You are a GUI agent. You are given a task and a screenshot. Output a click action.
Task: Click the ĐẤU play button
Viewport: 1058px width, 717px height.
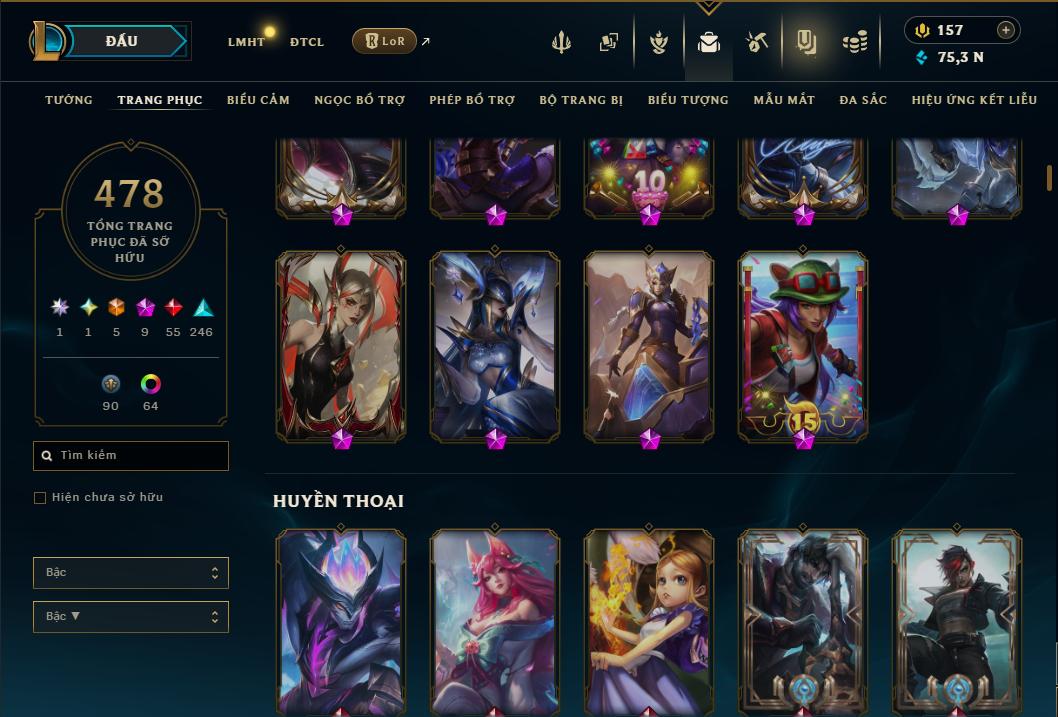(x=122, y=41)
